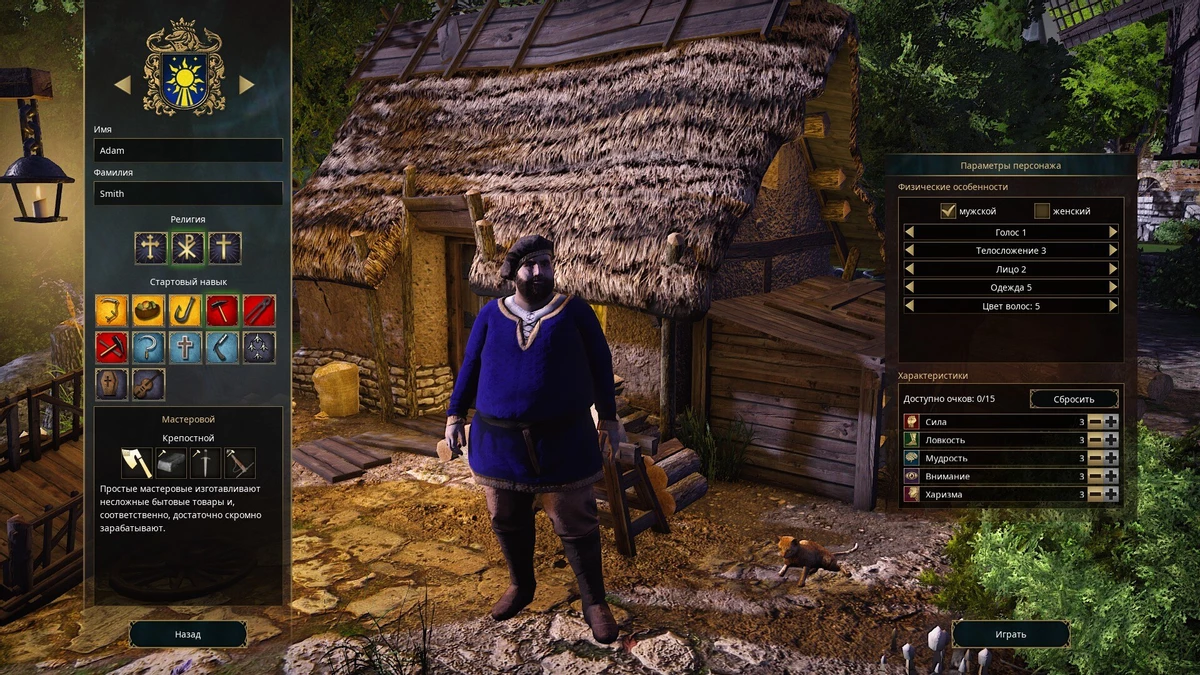Screen dimensions: 1200x675
Task: Pick the fishing hook starting skill
Action: [184, 310]
